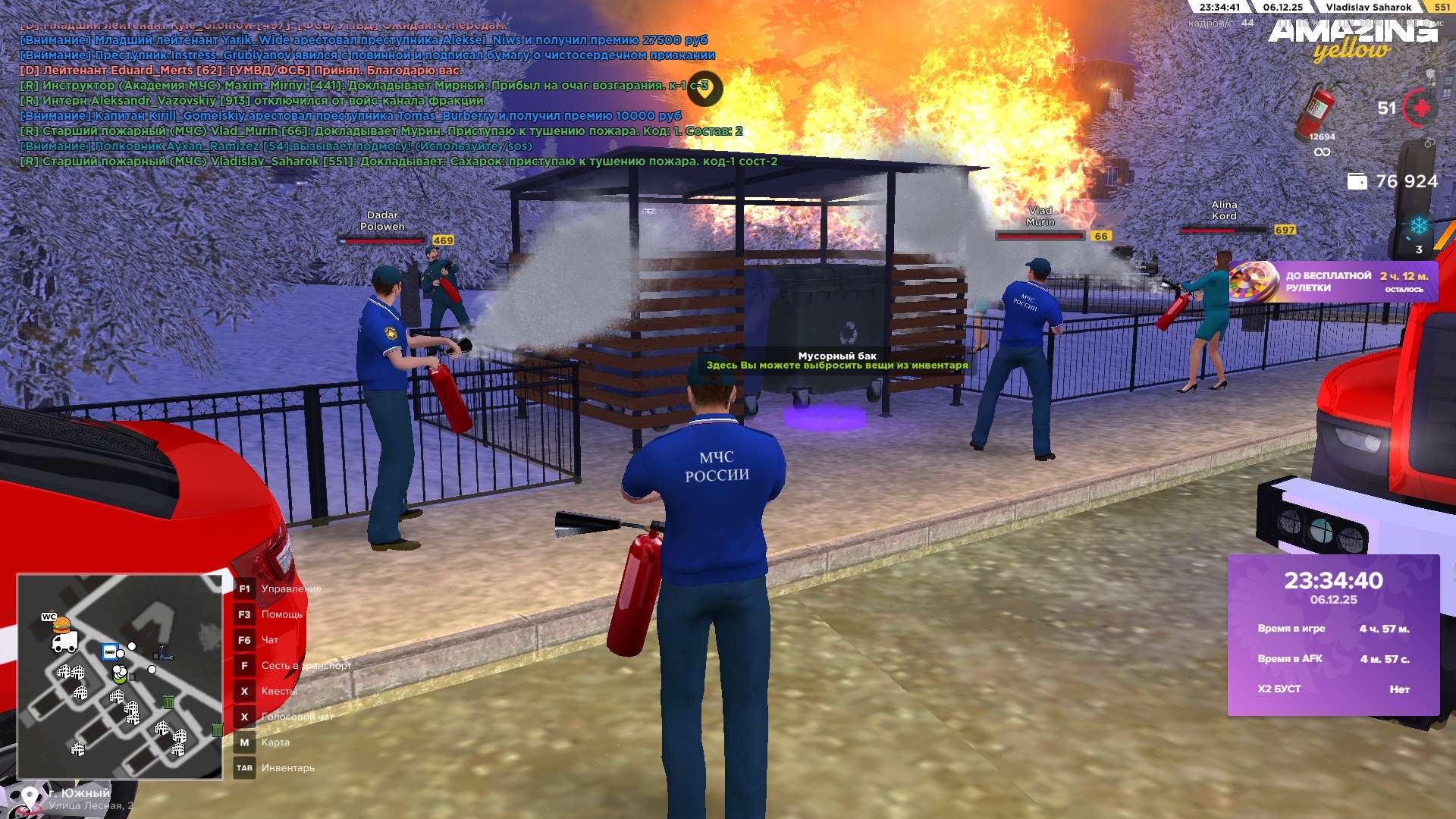The width and height of the screenshot is (1456, 819).
Task: Open the free roulette banner
Action: click(x=1332, y=281)
